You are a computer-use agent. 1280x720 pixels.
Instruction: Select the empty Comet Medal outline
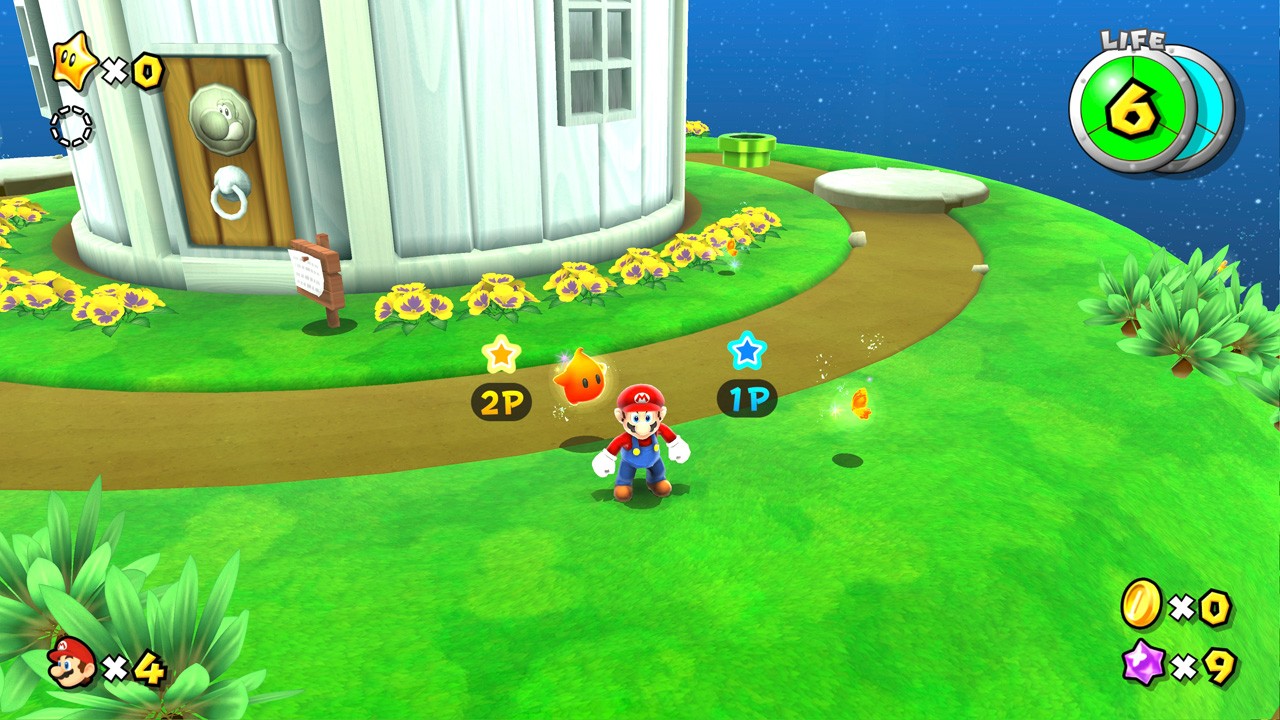pyautogui.click(x=71, y=127)
